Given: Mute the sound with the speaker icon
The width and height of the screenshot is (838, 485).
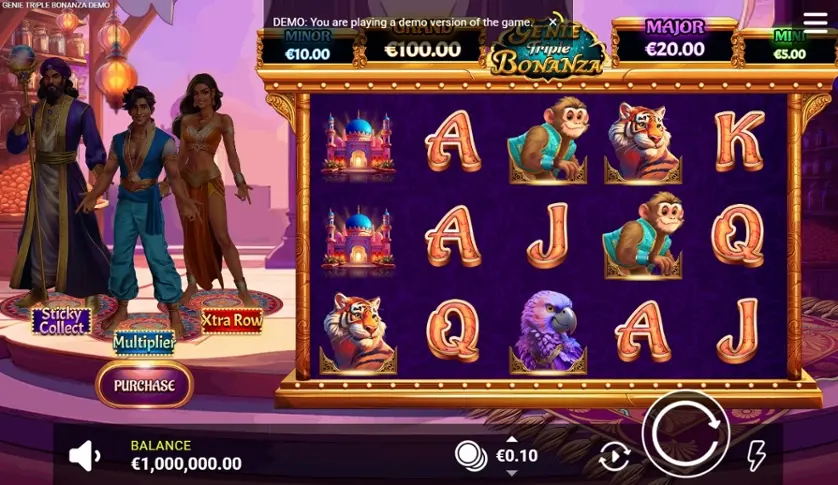Looking at the screenshot, I should 84,456.
